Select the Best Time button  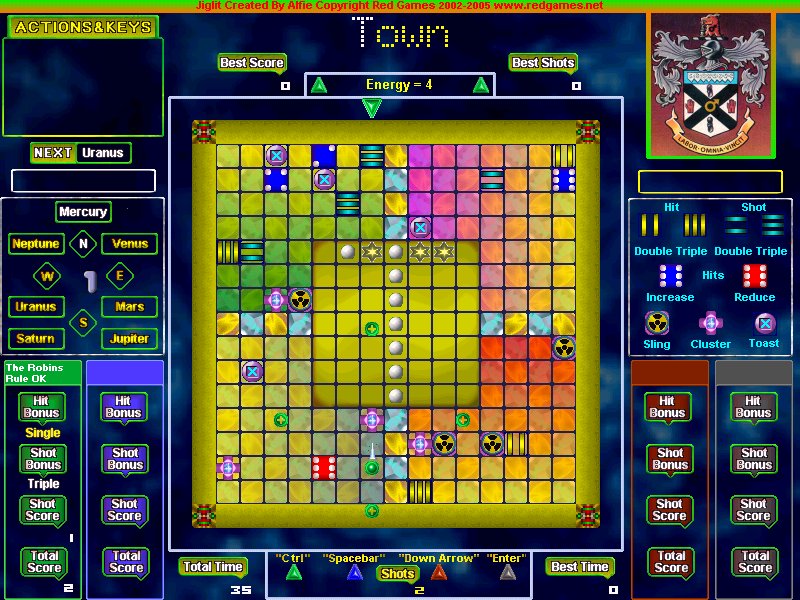point(580,567)
